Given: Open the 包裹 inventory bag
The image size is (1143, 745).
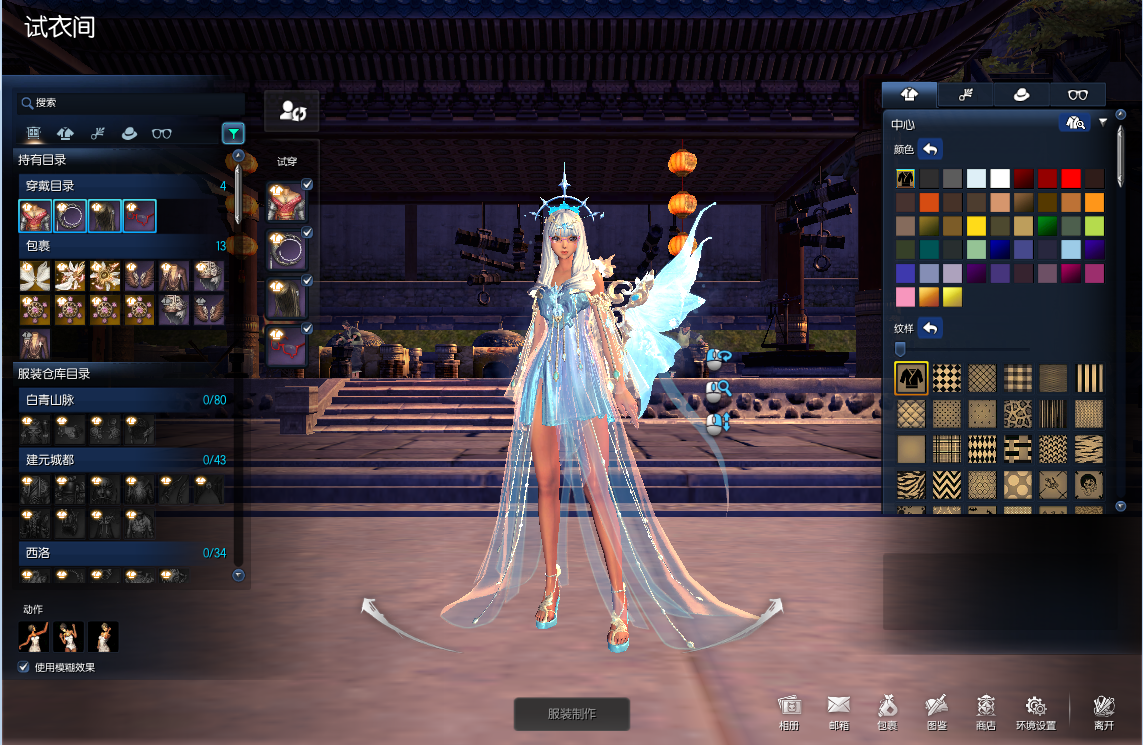Looking at the screenshot, I should [887, 712].
